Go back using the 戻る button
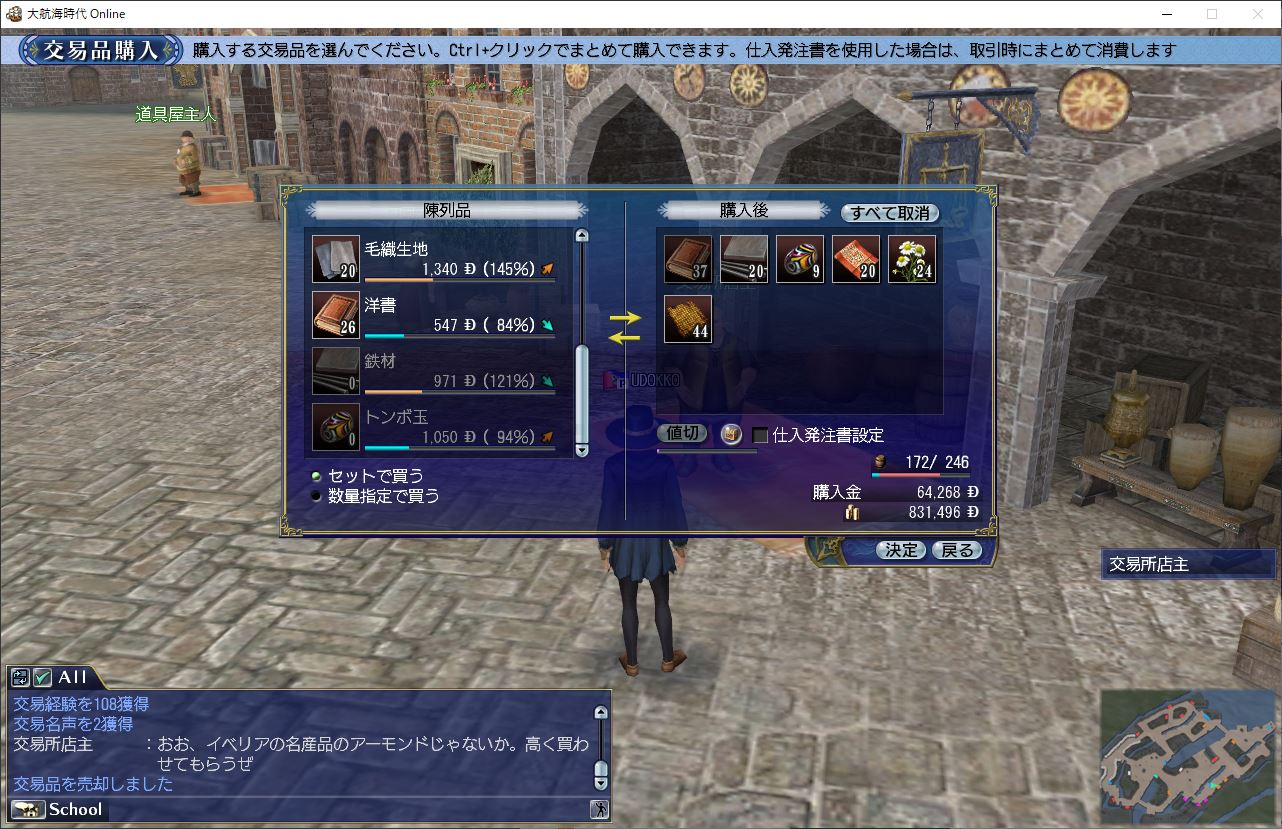 [957, 550]
